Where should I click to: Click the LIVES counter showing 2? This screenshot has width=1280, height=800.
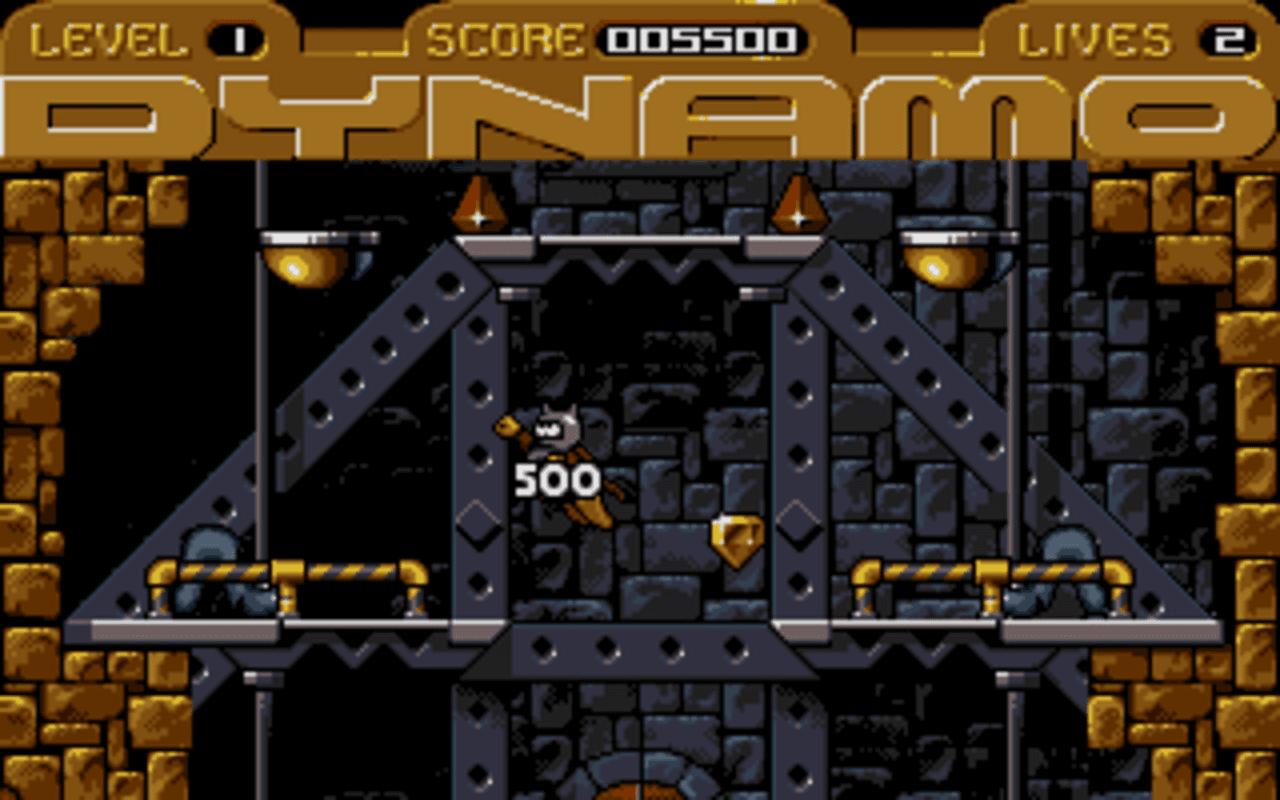point(1228,38)
